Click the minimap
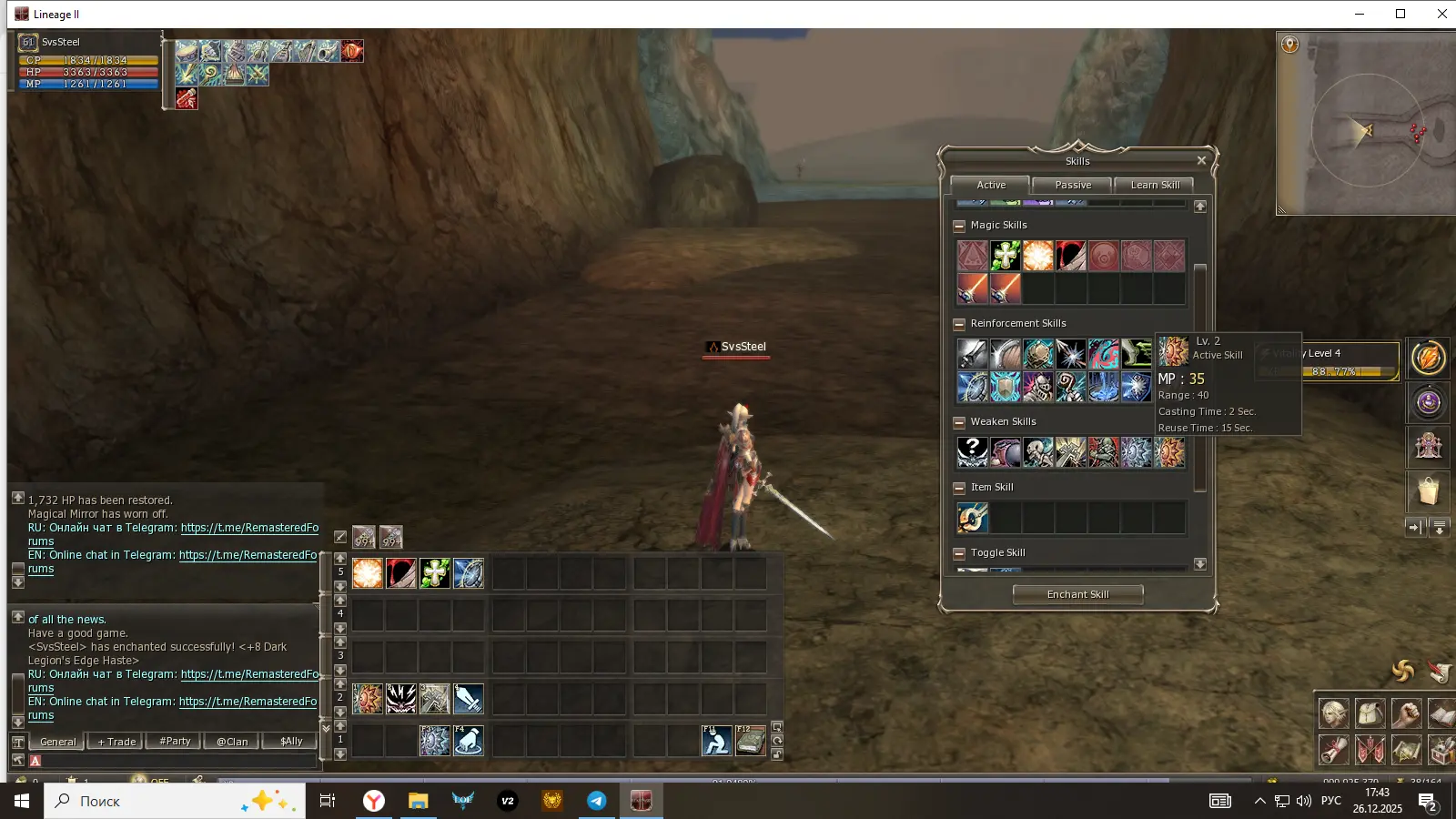This screenshot has height=819, width=1456. (x=1367, y=129)
